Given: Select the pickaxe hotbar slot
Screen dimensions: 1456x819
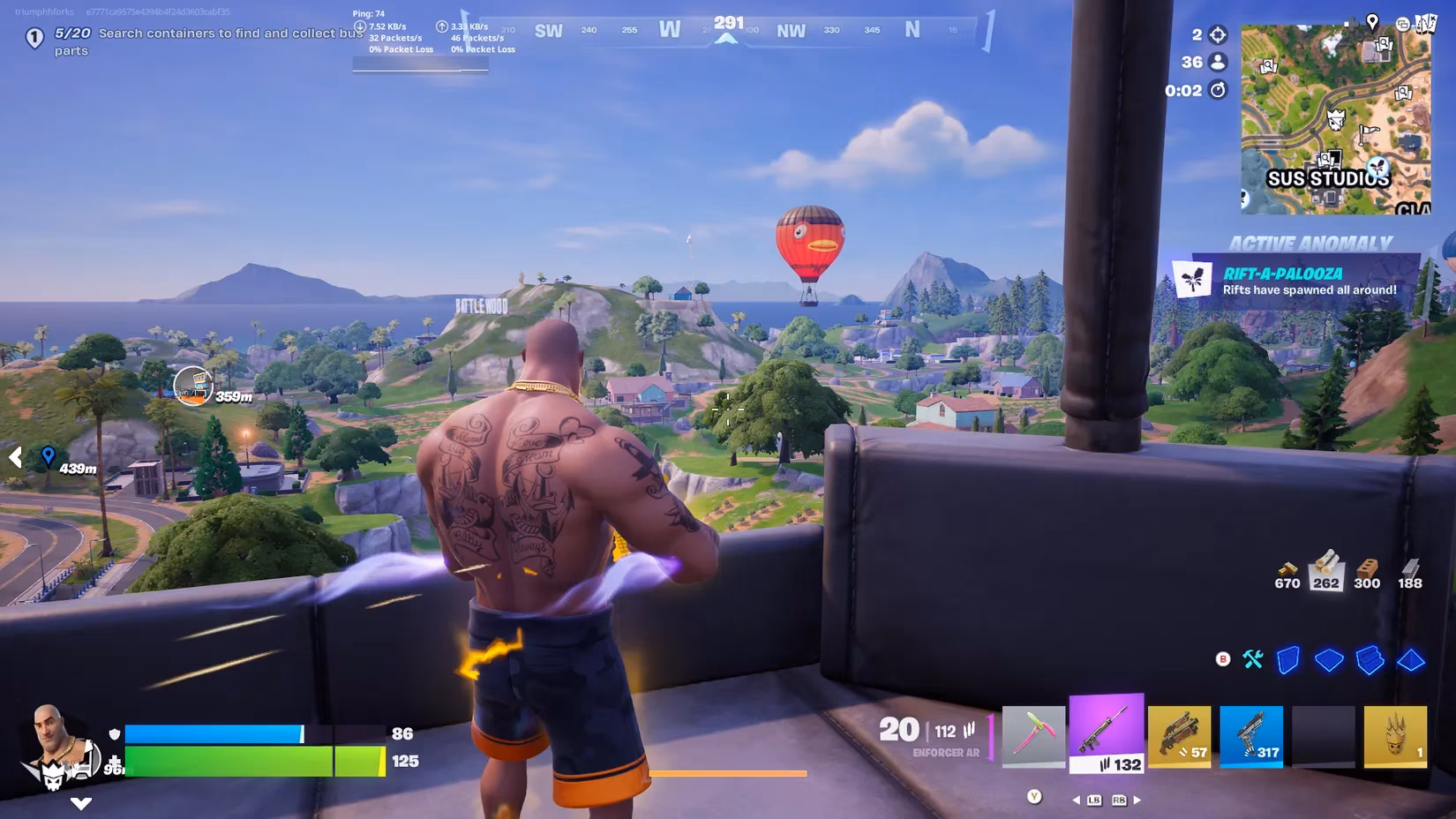Looking at the screenshot, I should tap(1032, 737).
